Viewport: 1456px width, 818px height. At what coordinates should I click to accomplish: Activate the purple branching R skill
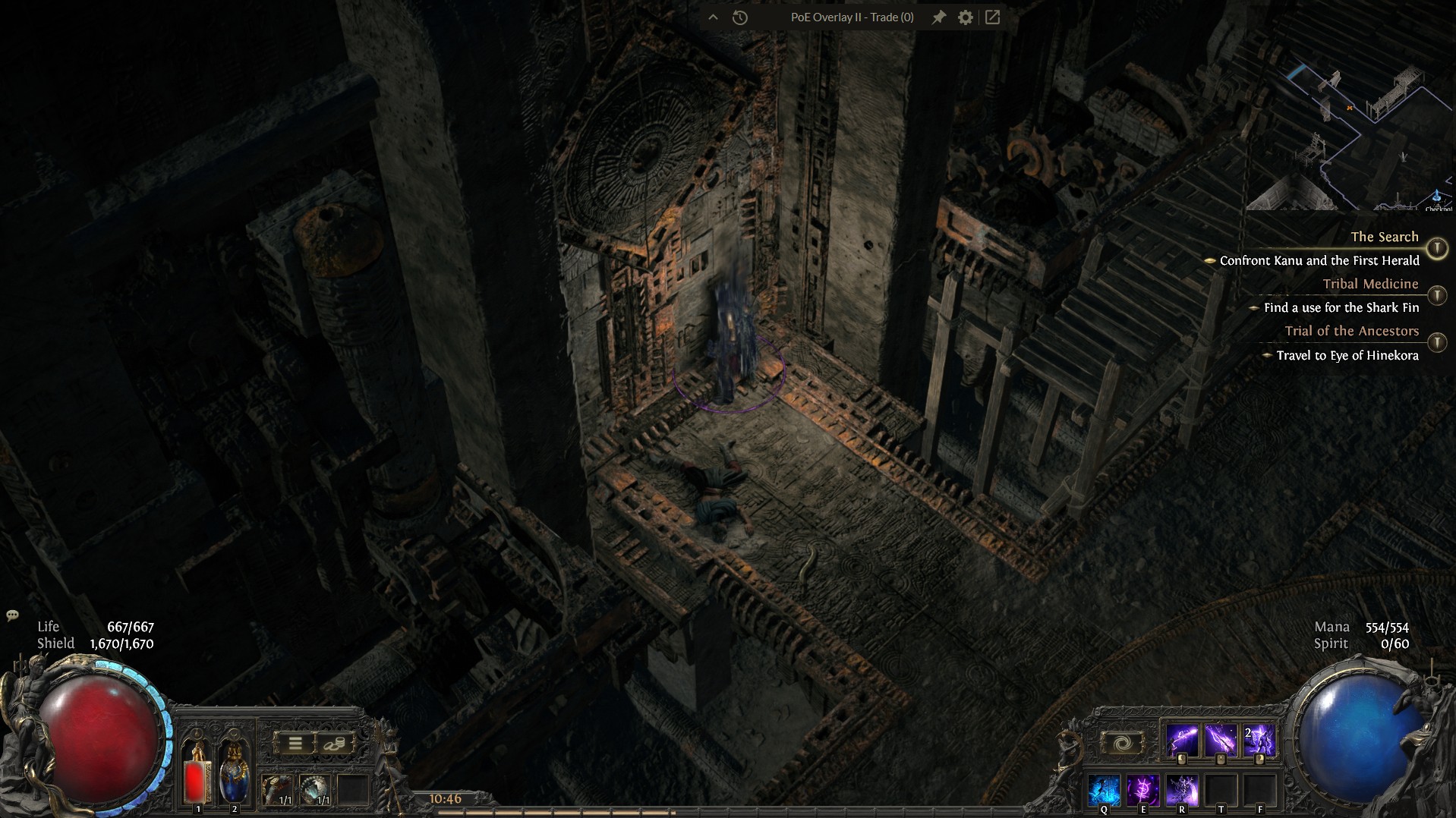coord(1182,790)
